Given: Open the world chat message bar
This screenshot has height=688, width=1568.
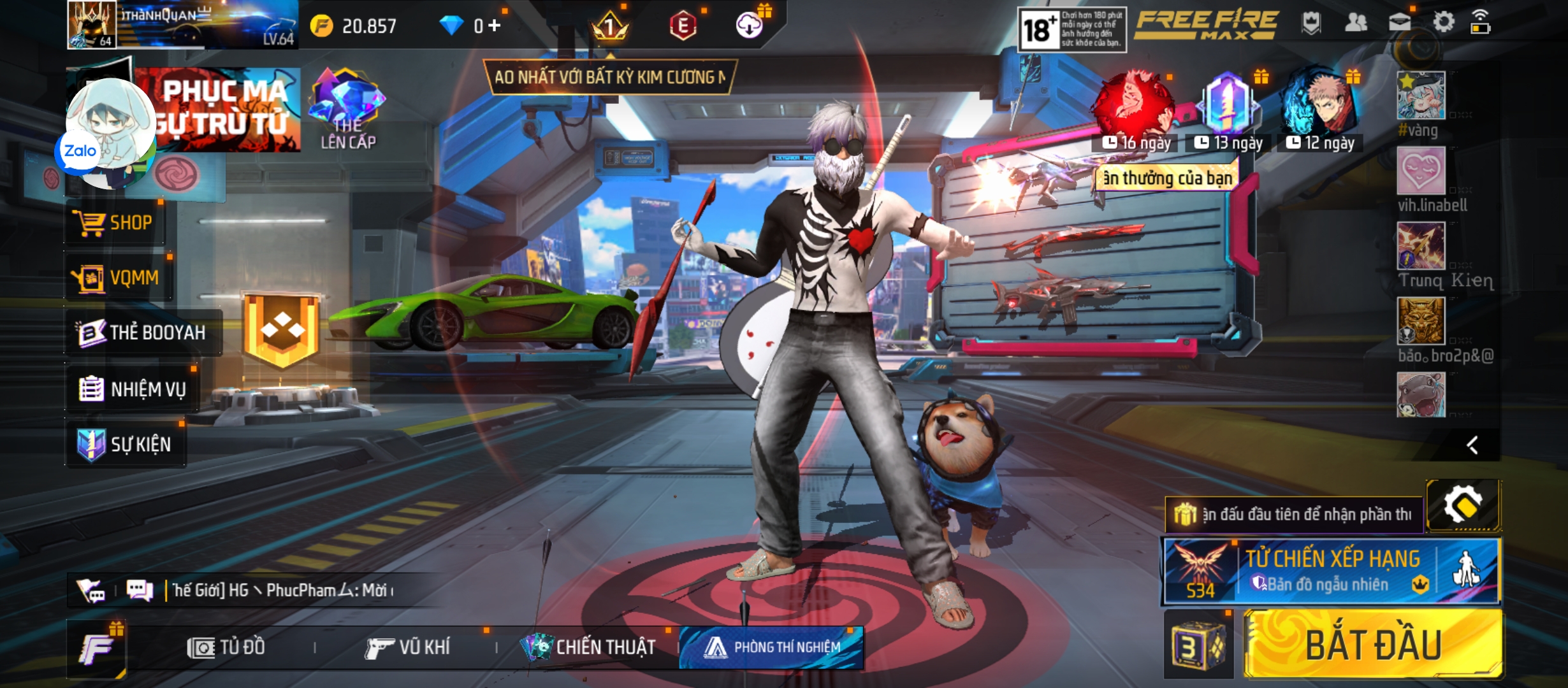Looking at the screenshot, I should point(280,591).
